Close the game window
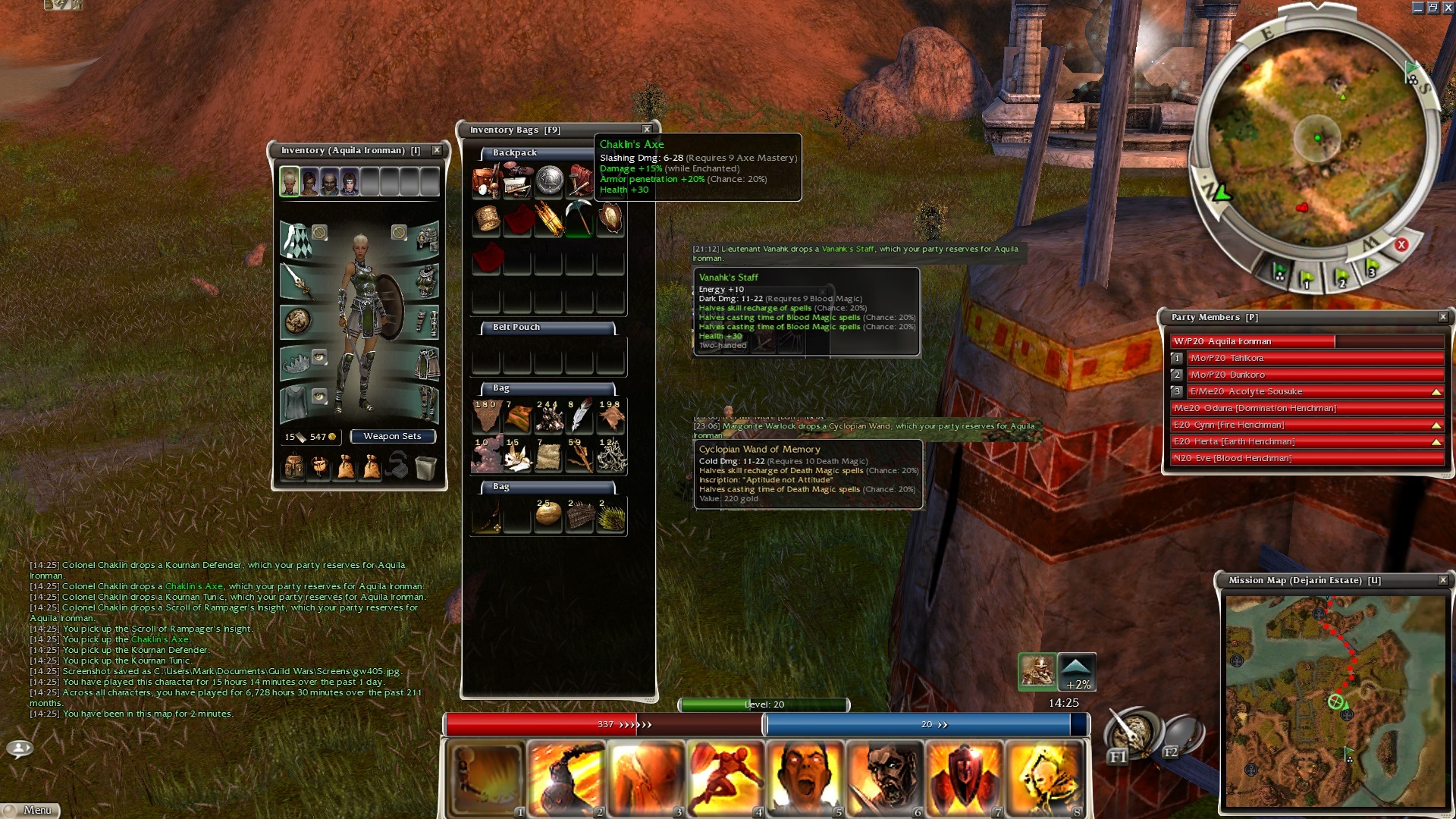 1448,8
